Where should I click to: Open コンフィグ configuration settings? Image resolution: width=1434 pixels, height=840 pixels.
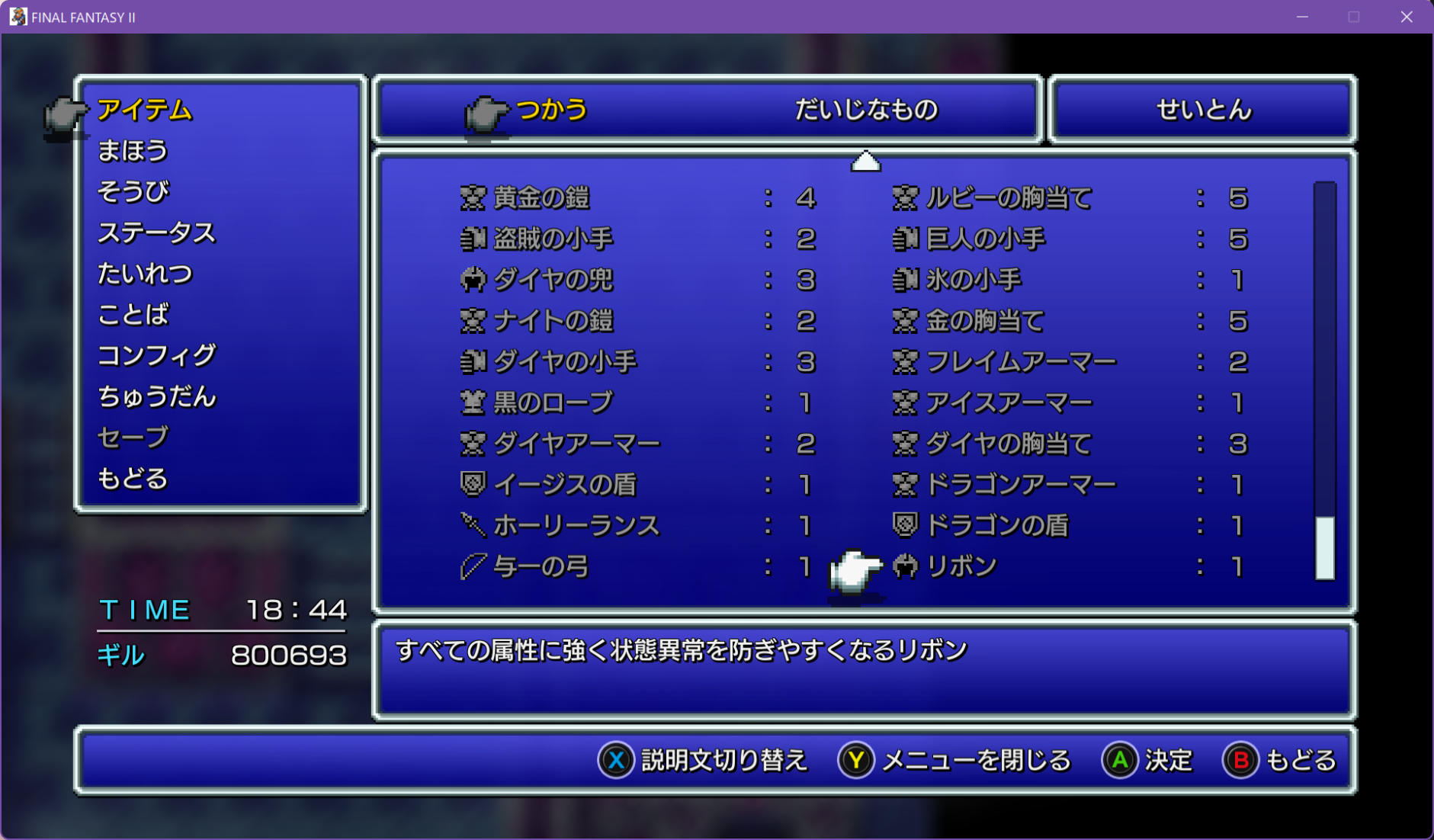(156, 355)
